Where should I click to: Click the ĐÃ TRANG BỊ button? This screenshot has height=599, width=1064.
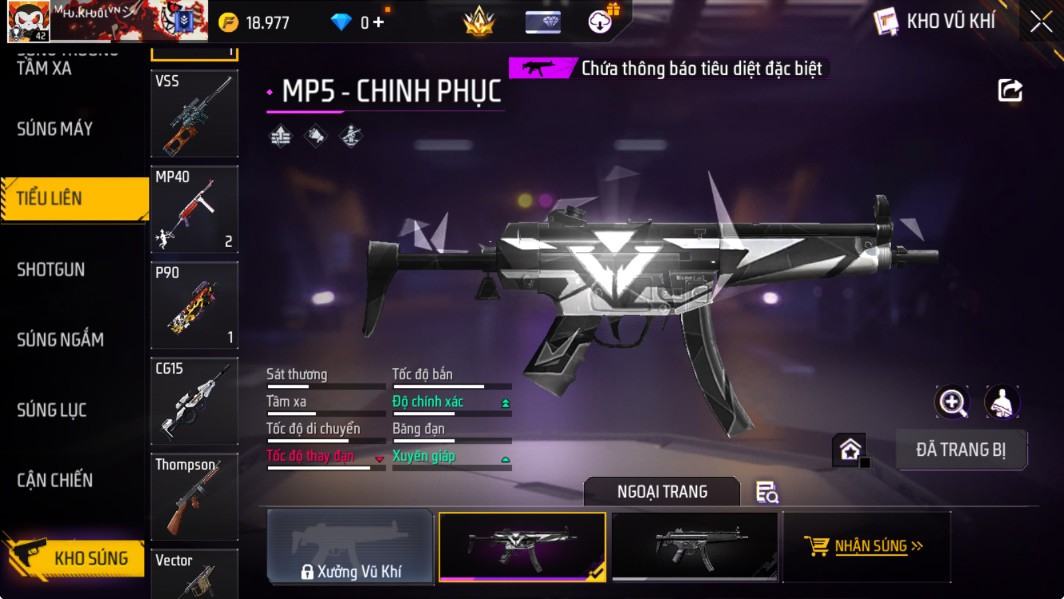click(x=961, y=450)
